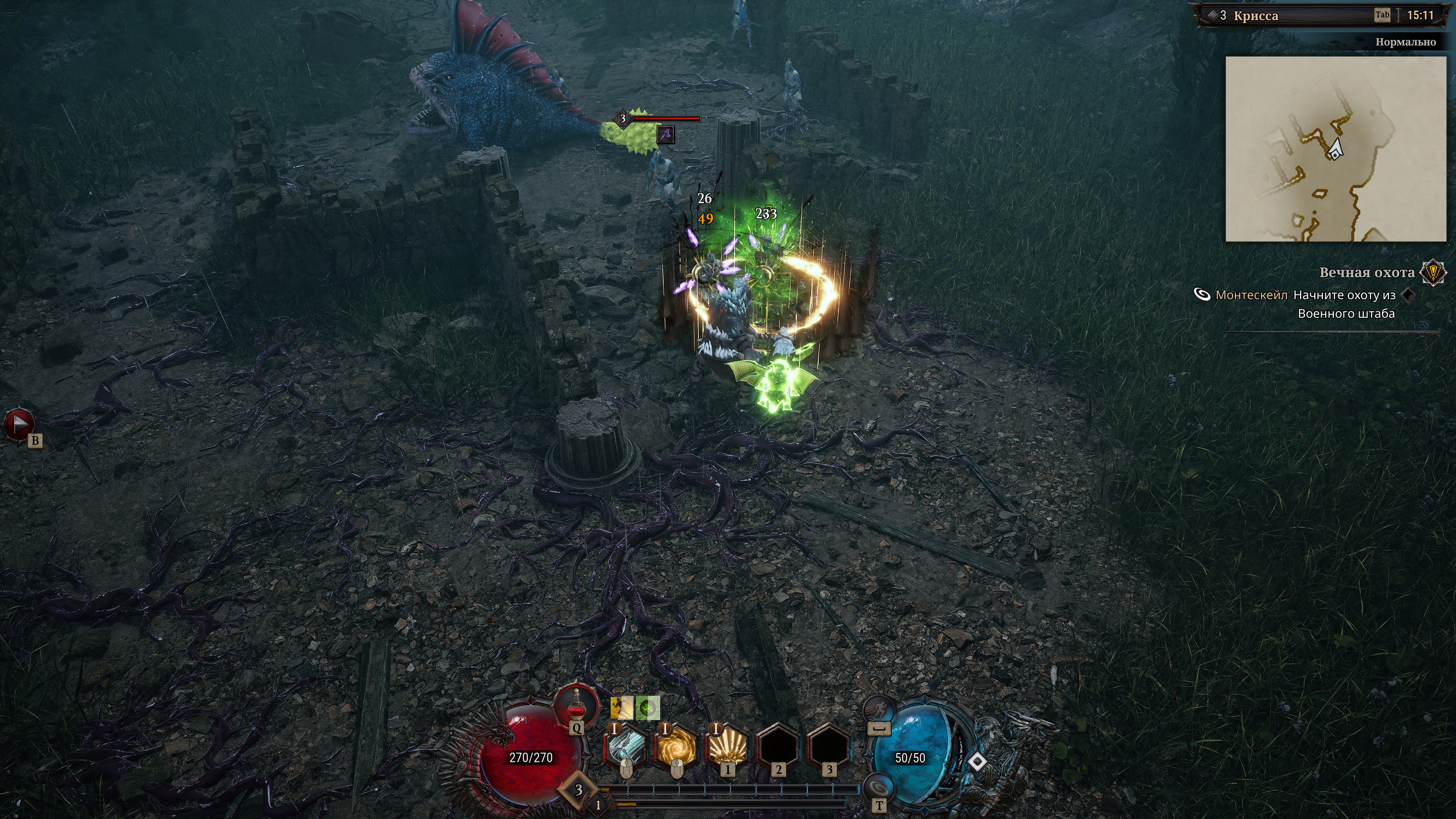
Task: Select the green claw buff icon
Action: [x=648, y=708]
